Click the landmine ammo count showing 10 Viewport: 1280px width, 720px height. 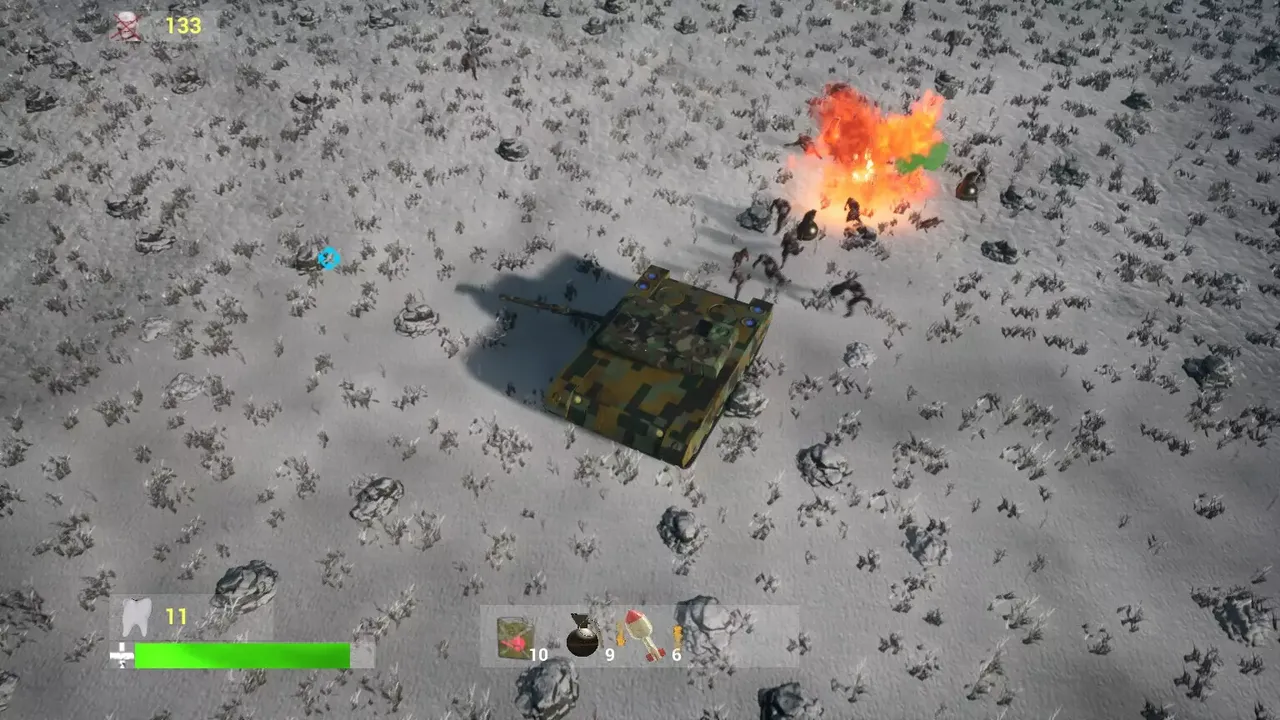tap(538, 654)
